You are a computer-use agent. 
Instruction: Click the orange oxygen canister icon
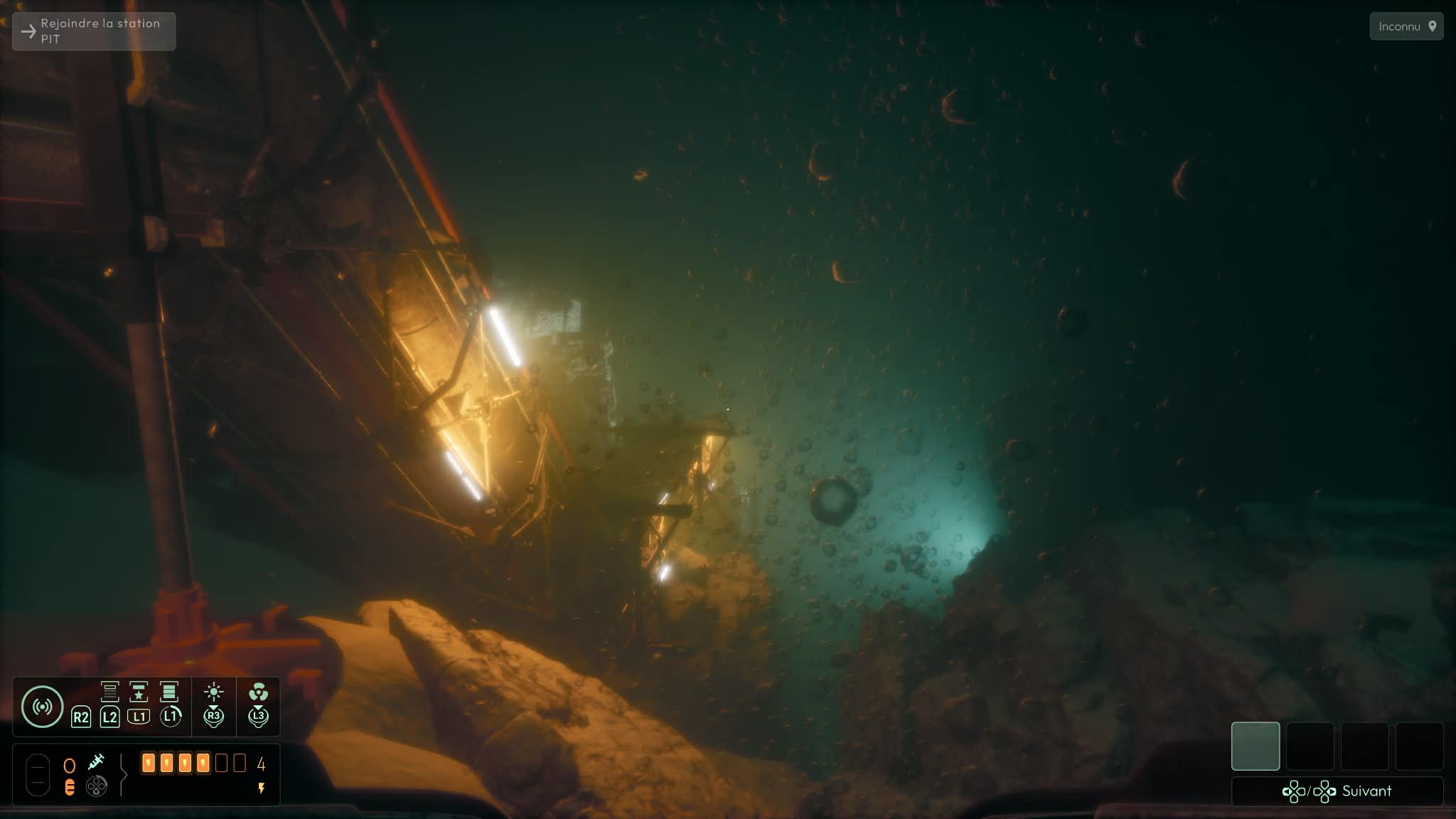[70, 787]
